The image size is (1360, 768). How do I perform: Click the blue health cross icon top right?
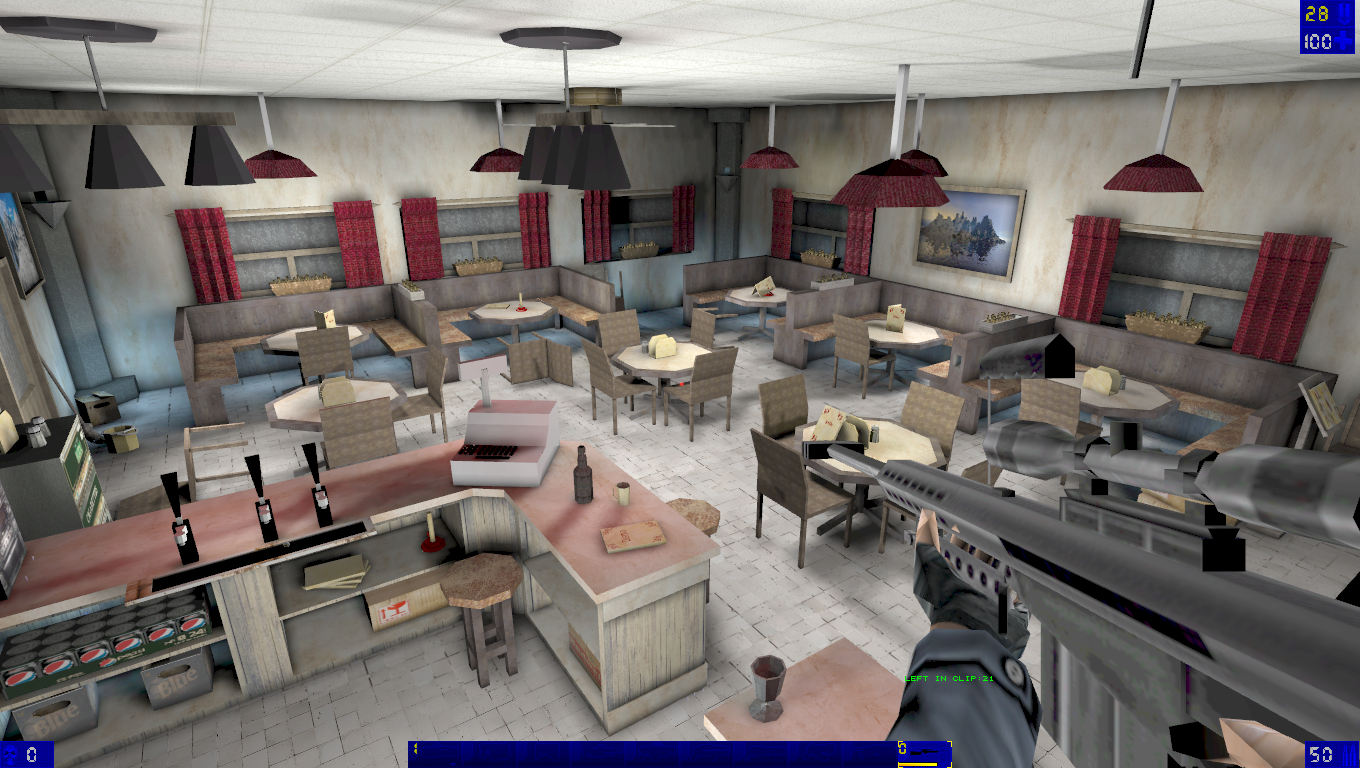[x=1343, y=40]
